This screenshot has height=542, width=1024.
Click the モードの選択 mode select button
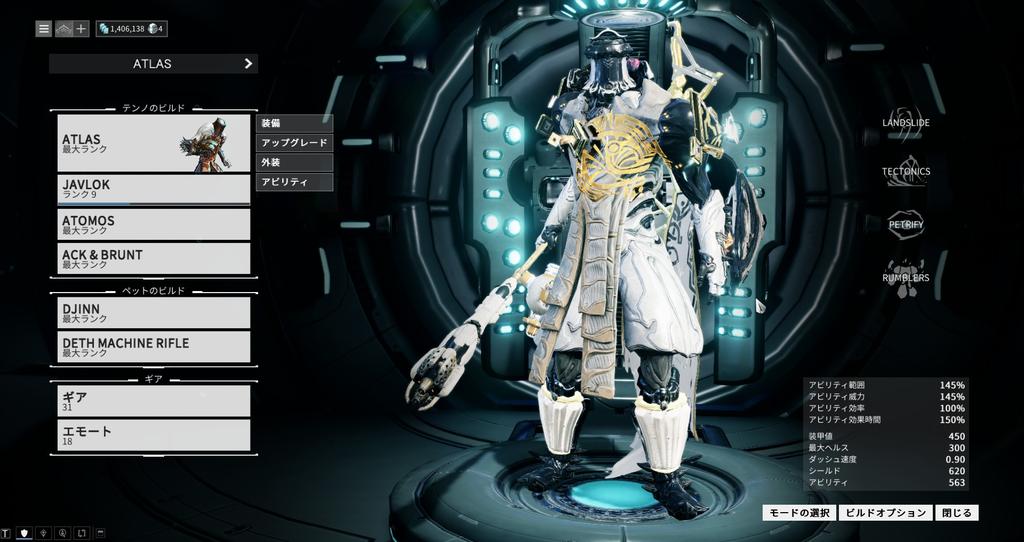[798, 513]
